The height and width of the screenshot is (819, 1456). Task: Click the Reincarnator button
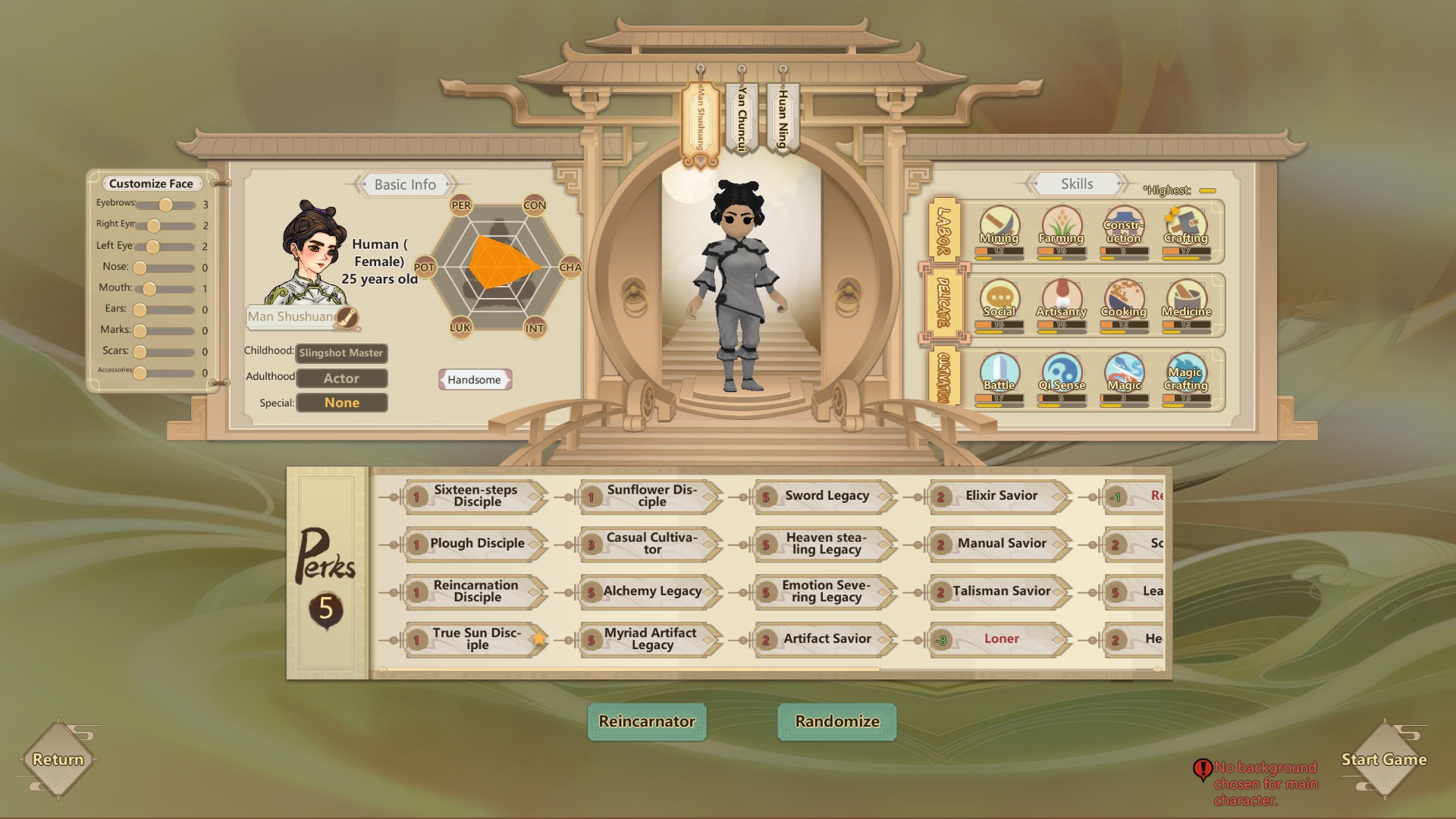coord(646,722)
